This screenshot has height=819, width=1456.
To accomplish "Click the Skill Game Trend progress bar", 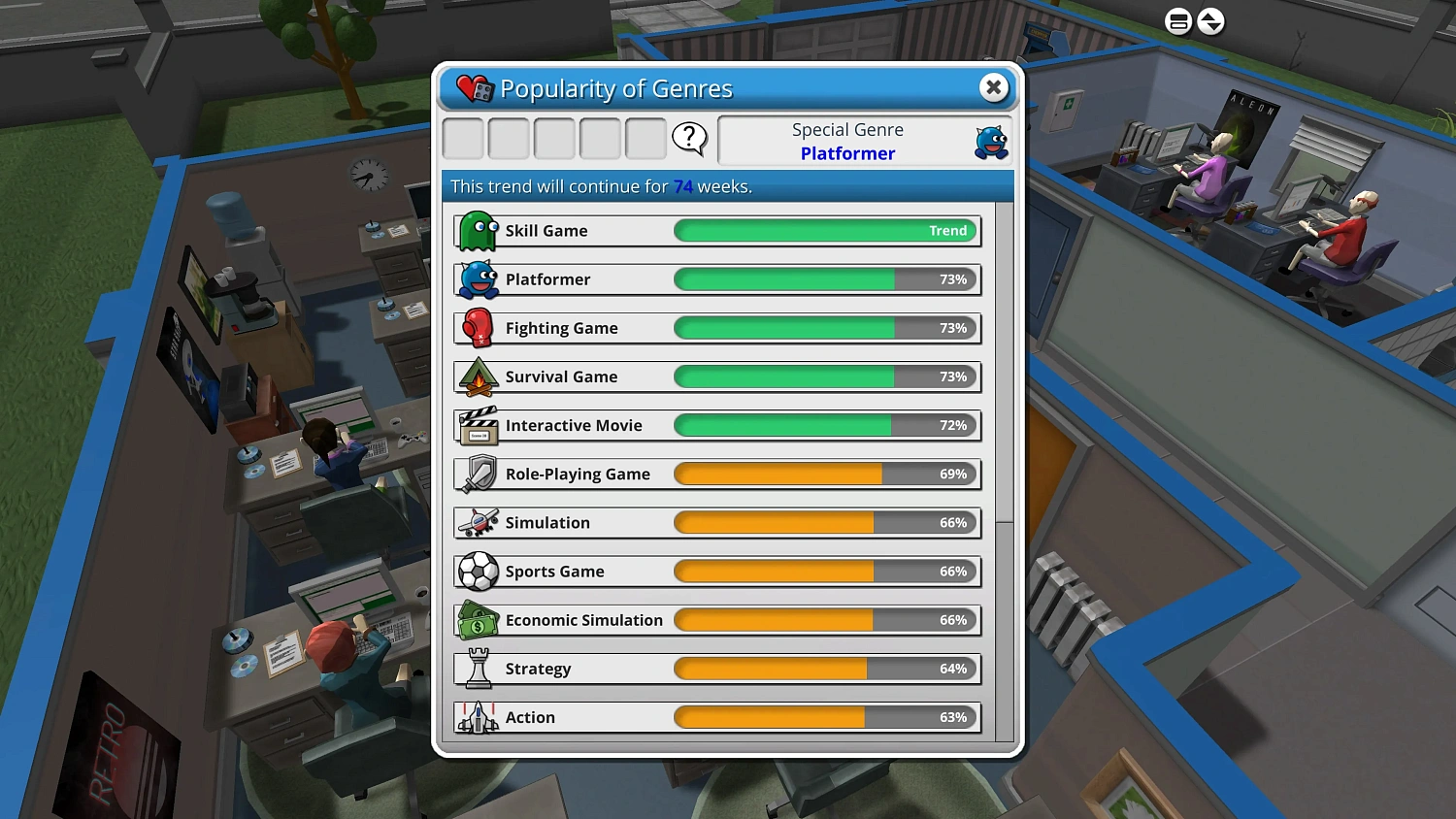I will (x=825, y=230).
